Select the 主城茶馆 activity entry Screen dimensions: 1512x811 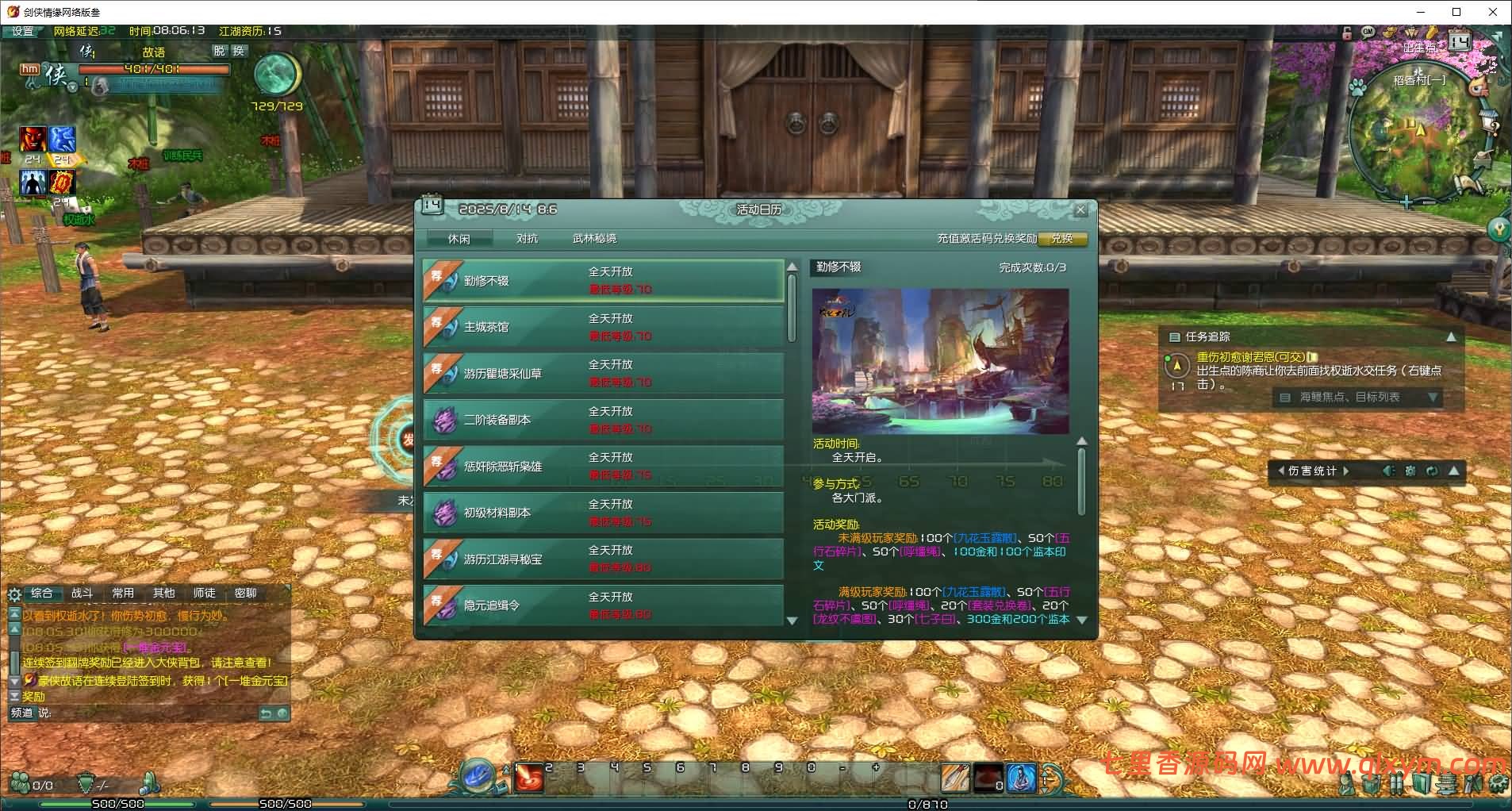pyautogui.click(x=603, y=326)
